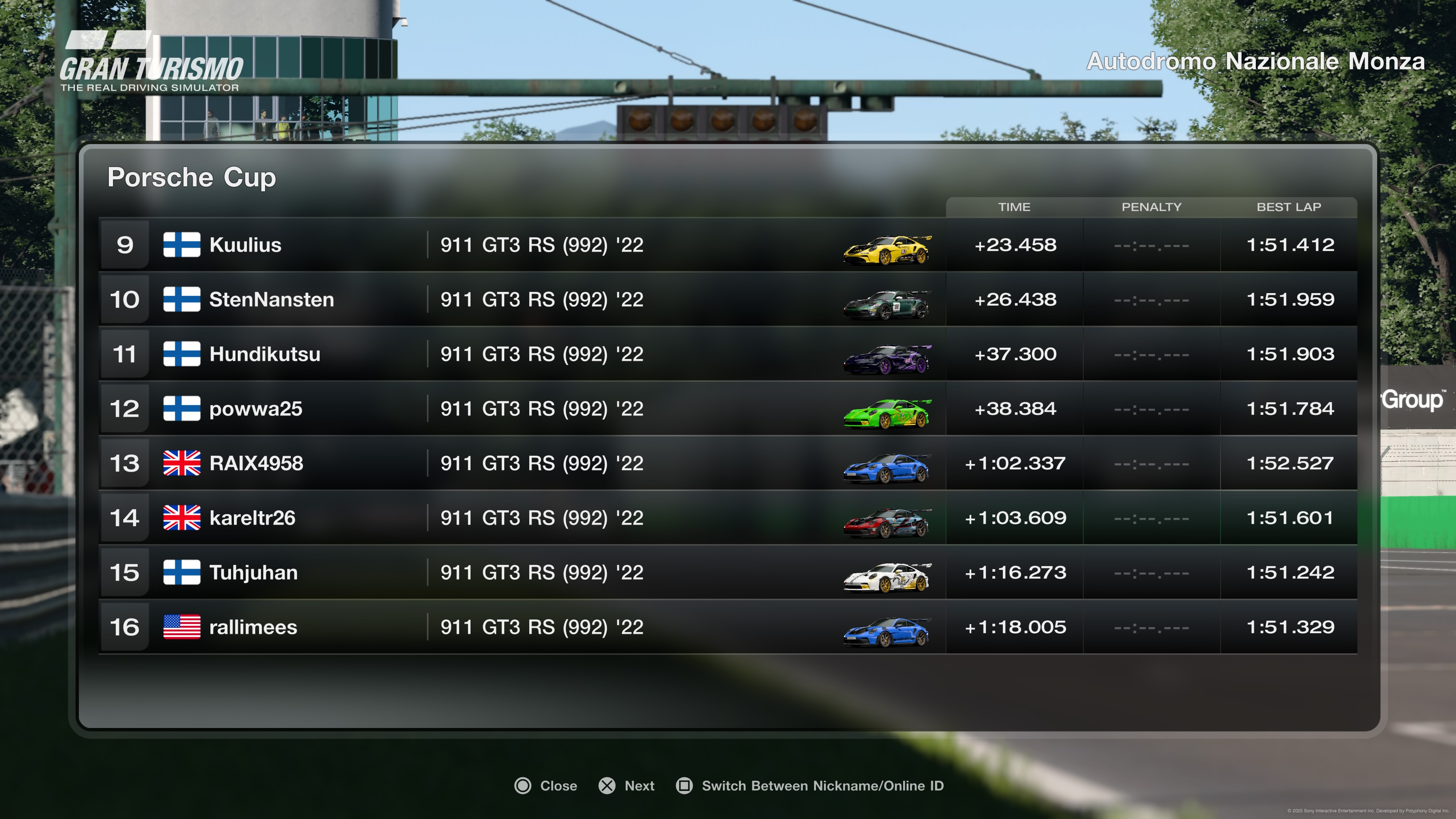Viewport: 1456px width, 819px height.
Task: Select Kuulius in the results list
Action: click(245, 245)
